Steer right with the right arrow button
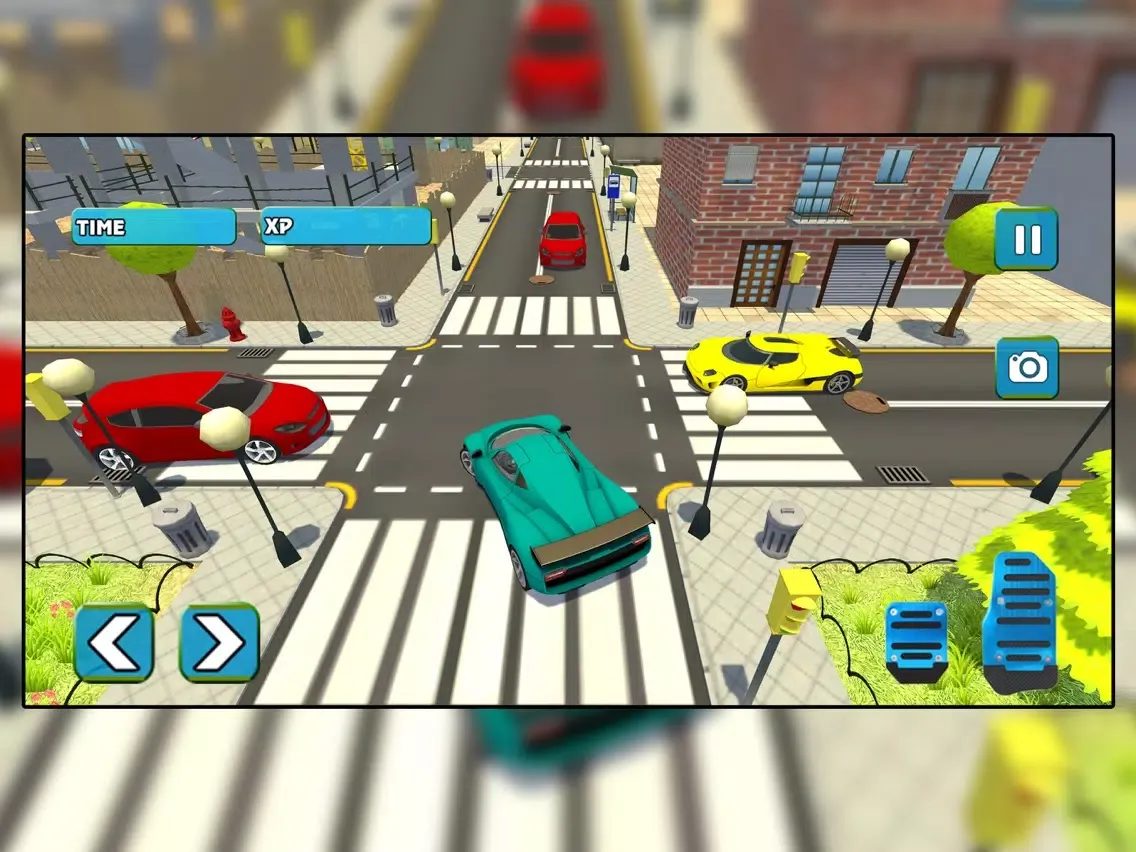The width and height of the screenshot is (1136, 852). point(219,643)
